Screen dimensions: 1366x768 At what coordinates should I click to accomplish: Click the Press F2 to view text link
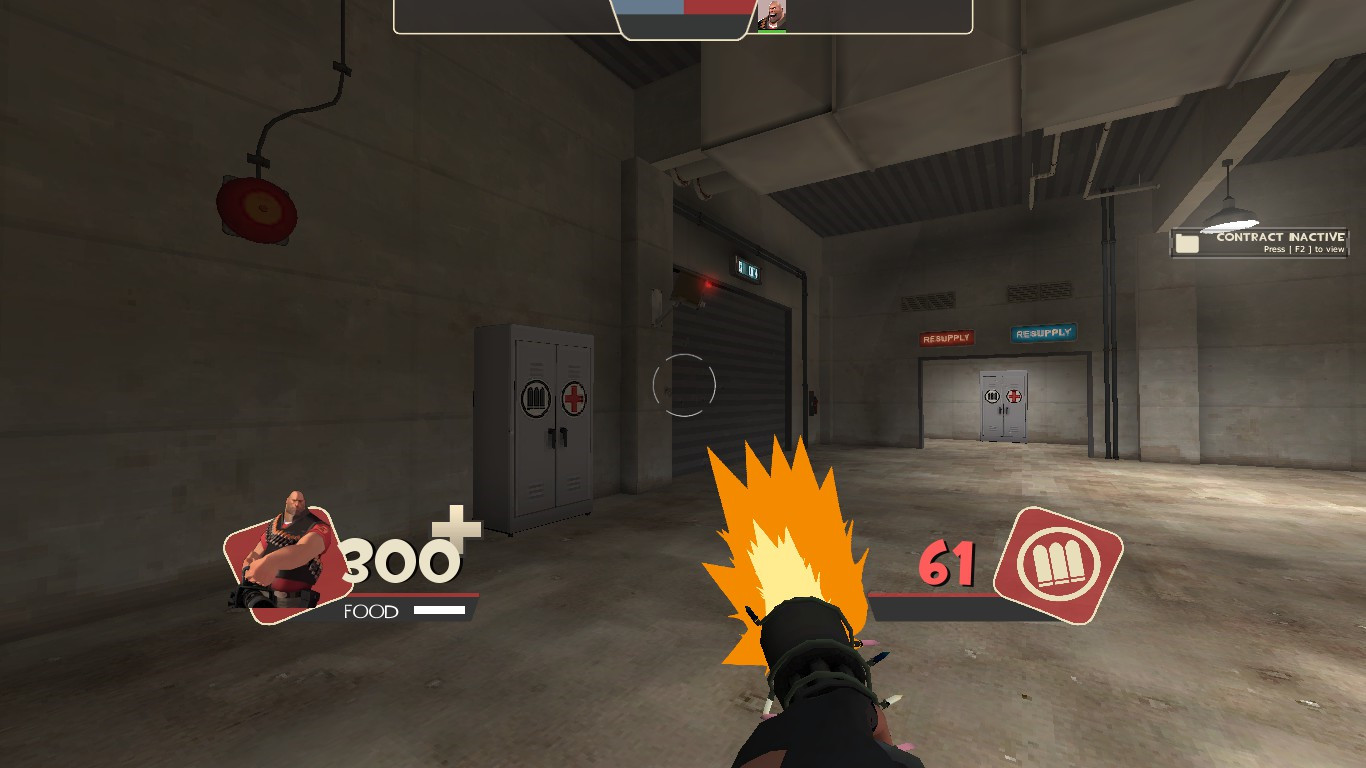pos(1307,248)
